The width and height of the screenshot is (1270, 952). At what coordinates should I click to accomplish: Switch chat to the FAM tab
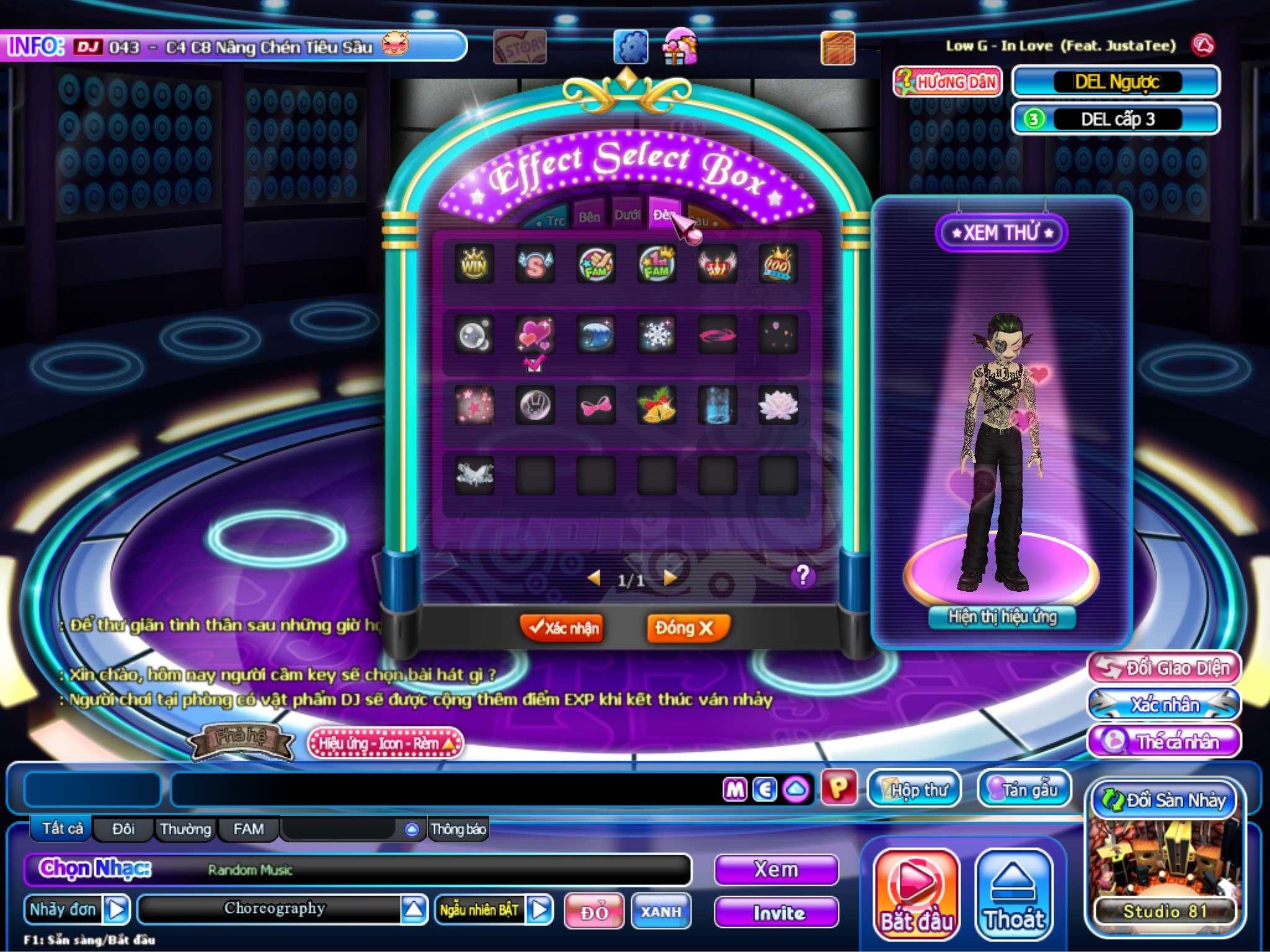(248, 829)
